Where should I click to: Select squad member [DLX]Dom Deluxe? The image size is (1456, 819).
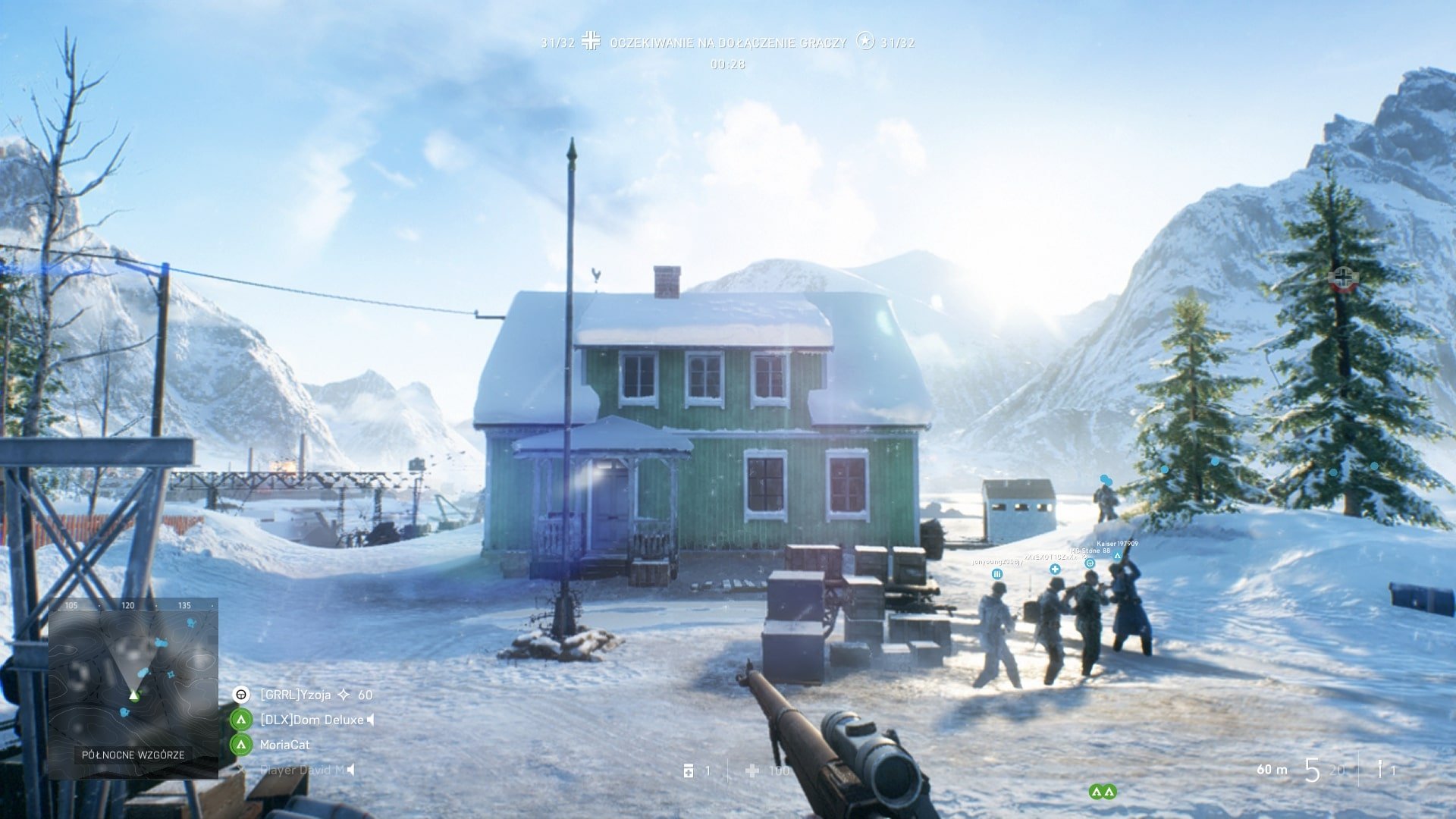pos(312,720)
